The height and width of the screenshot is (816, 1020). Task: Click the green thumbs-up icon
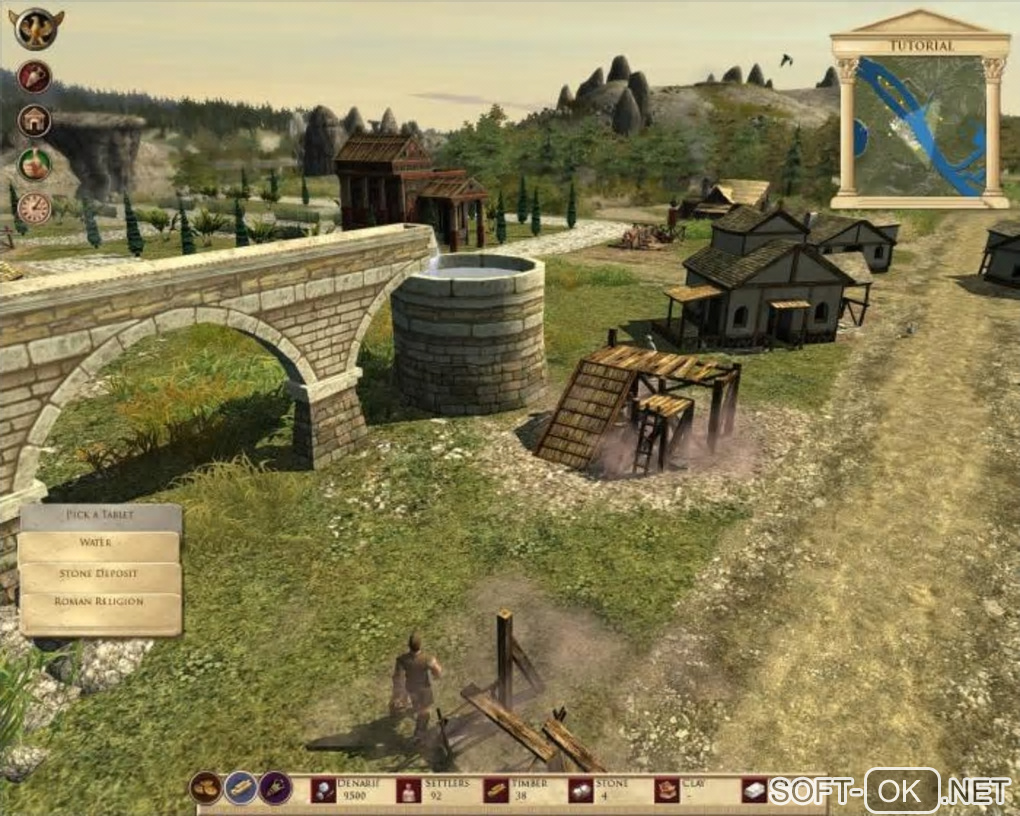click(34, 164)
